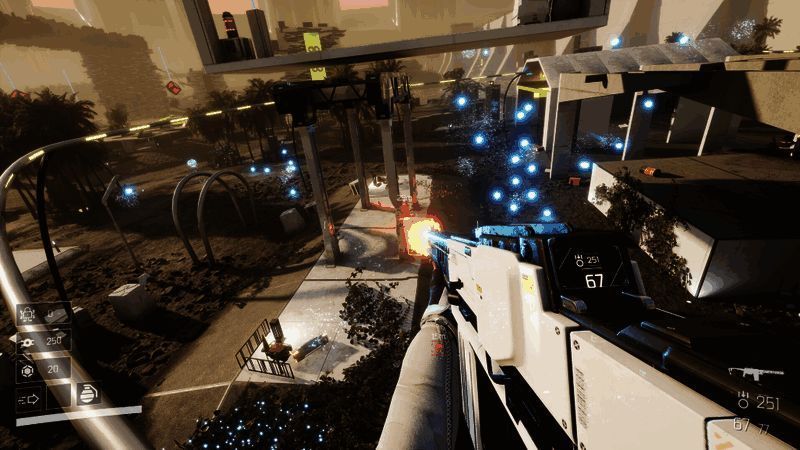Click the equipped rifle weapon icon
The height and width of the screenshot is (450, 800).
(755, 373)
